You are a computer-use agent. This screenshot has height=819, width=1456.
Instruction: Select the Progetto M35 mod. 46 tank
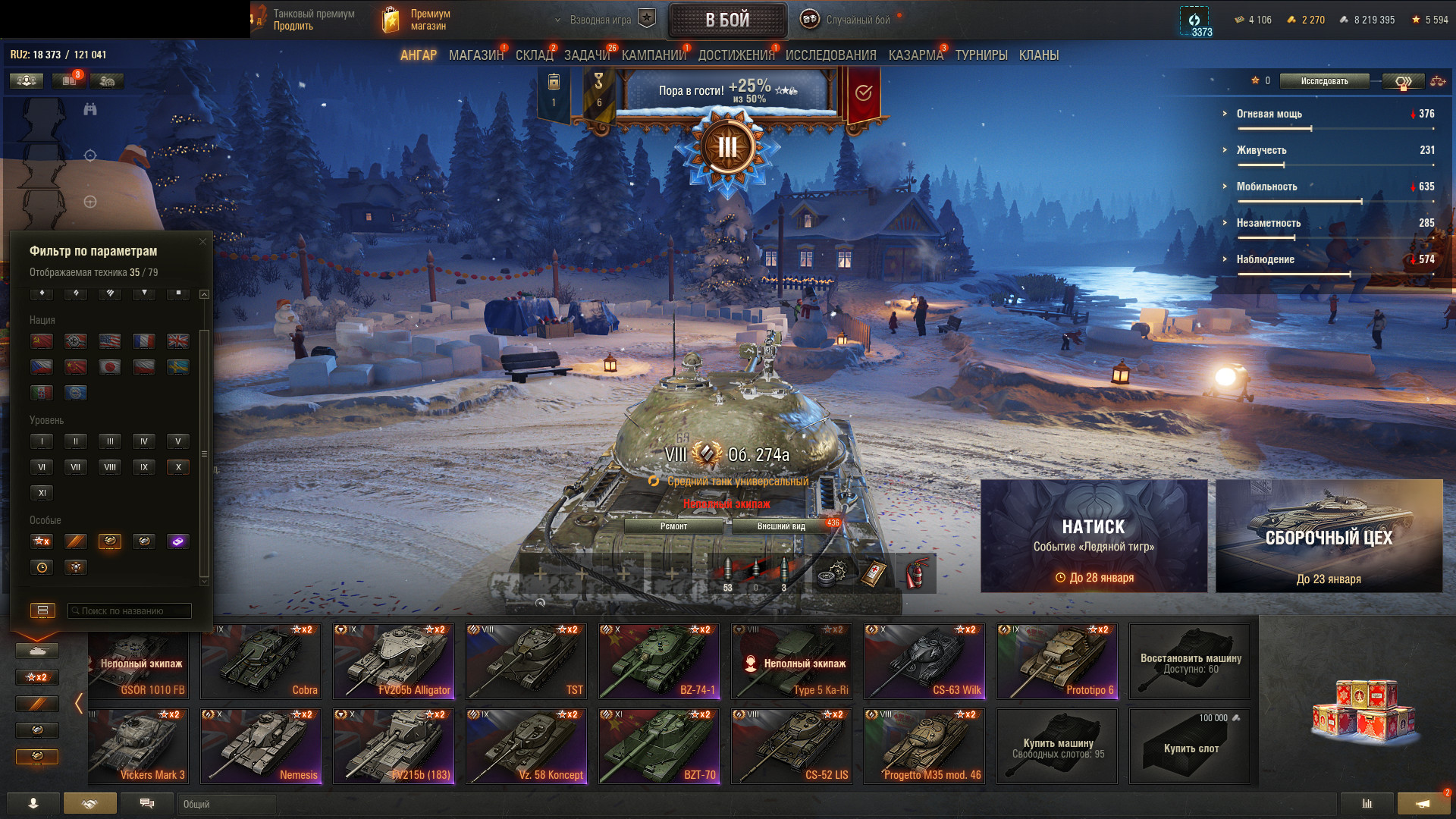click(x=924, y=746)
